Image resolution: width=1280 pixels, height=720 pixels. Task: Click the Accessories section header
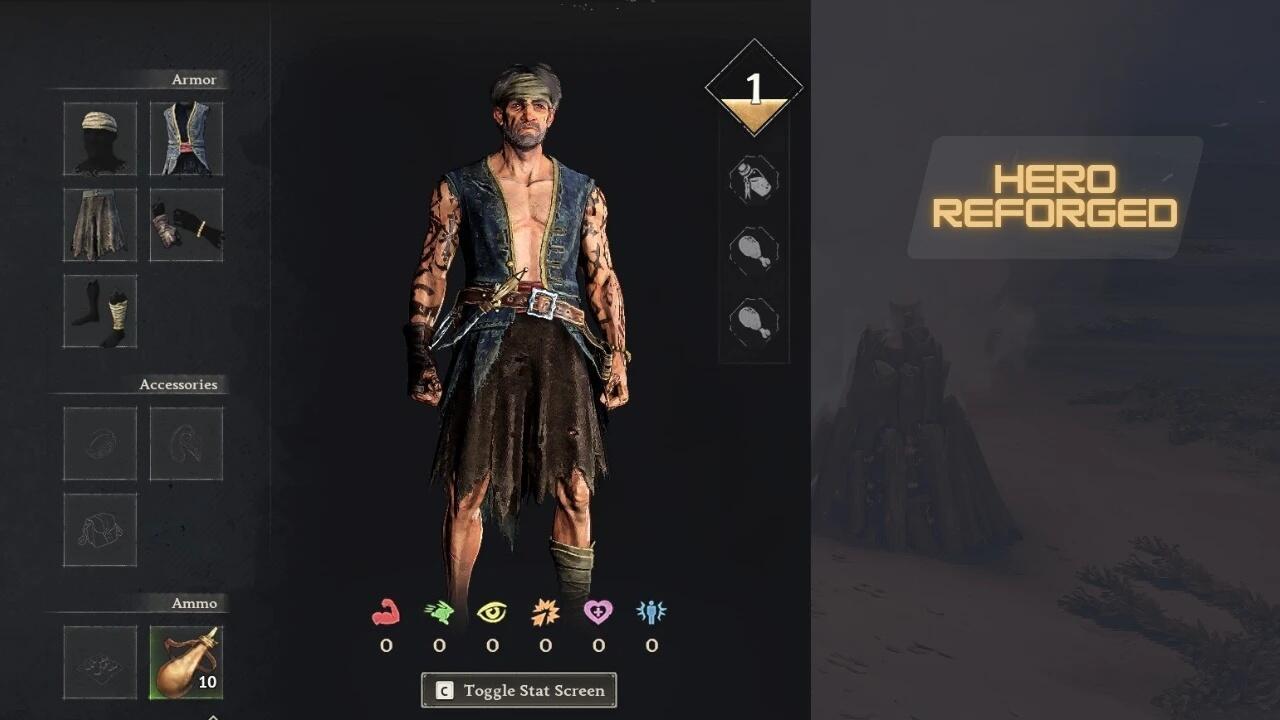pyautogui.click(x=180, y=384)
